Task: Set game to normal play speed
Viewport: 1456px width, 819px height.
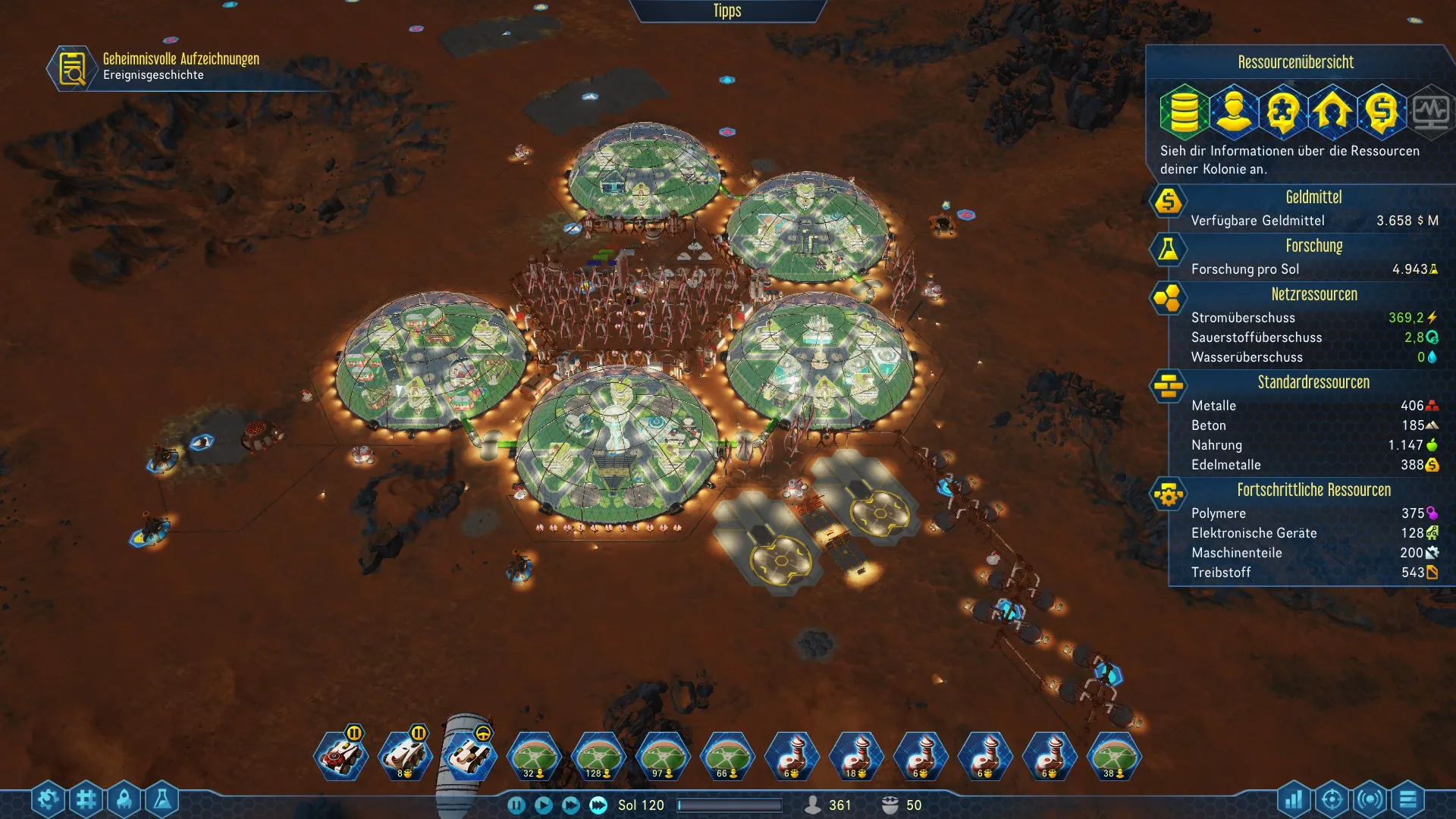Action: coord(544,805)
